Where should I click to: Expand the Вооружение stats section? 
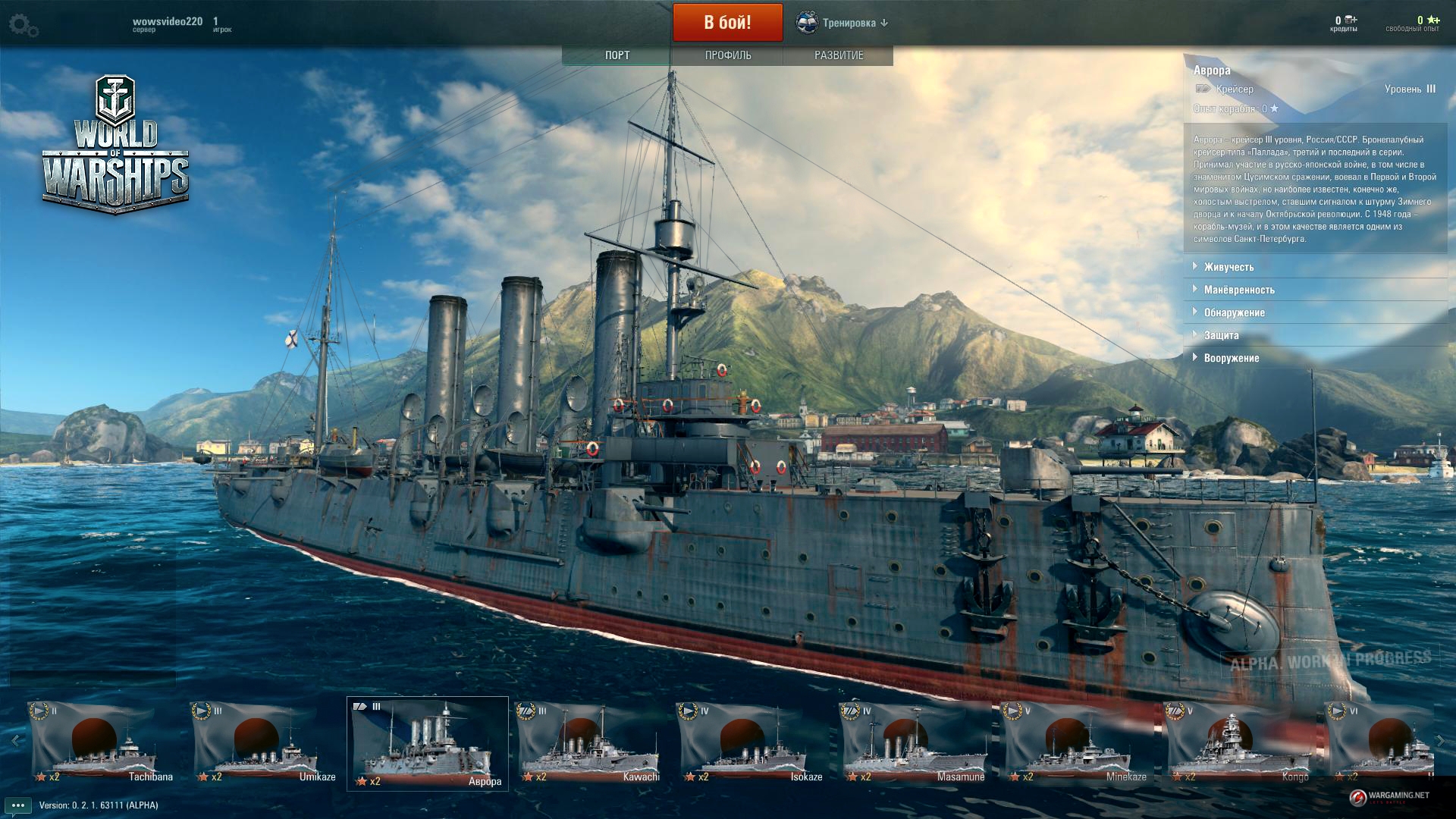[x=1231, y=358]
